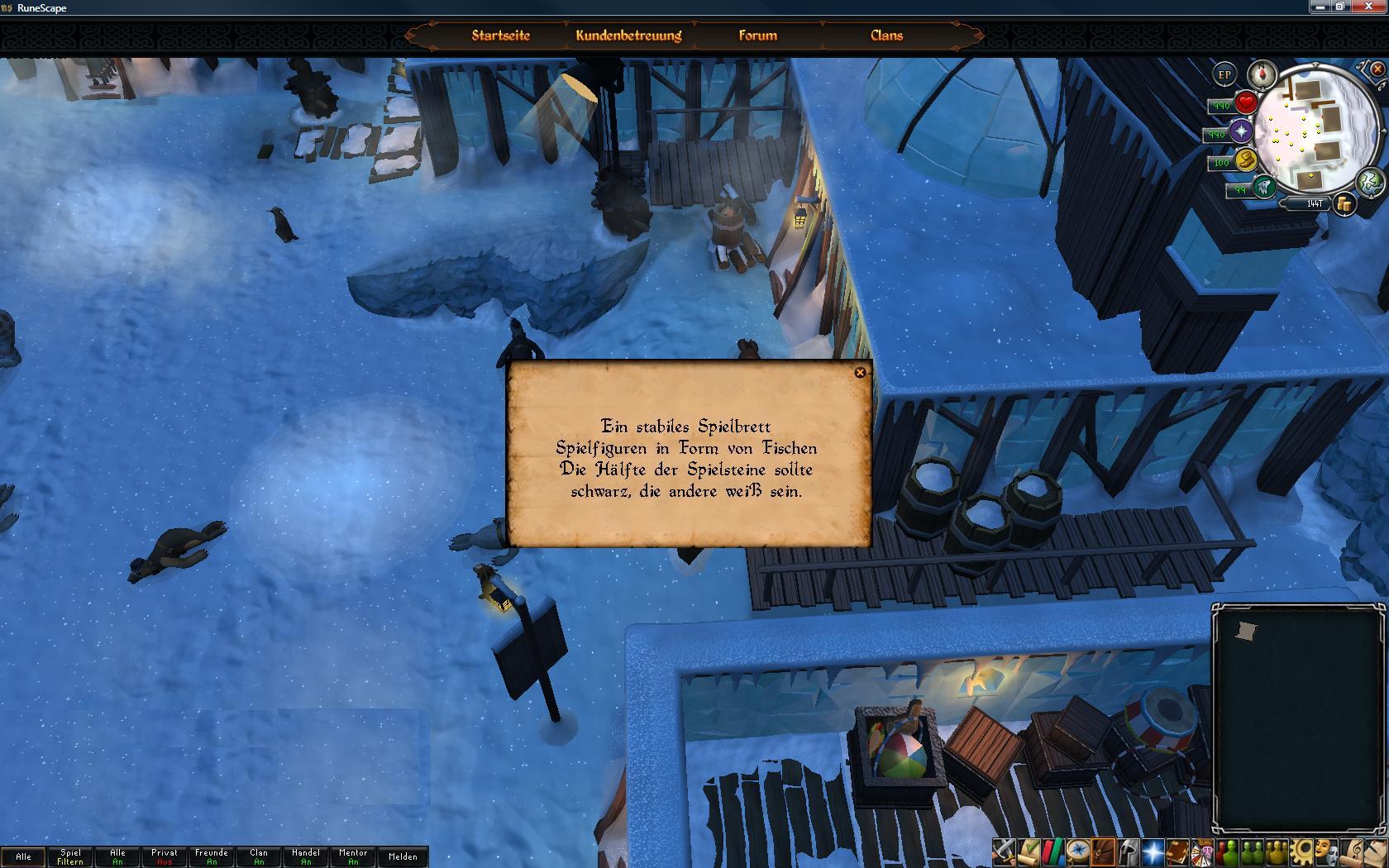The height and width of the screenshot is (868, 1389).
Task: Click the purple prayer star orb
Action: (x=1241, y=131)
